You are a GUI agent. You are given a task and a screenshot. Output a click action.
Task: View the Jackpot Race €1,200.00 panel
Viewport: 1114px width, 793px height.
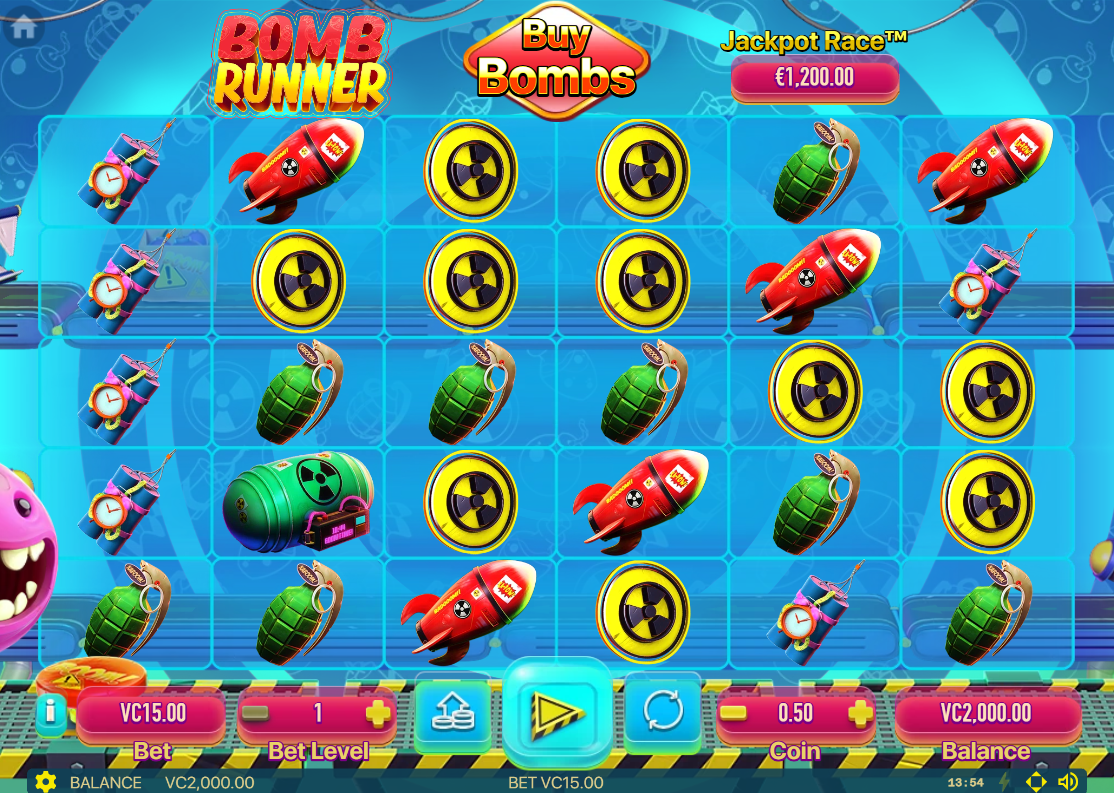[x=813, y=77]
